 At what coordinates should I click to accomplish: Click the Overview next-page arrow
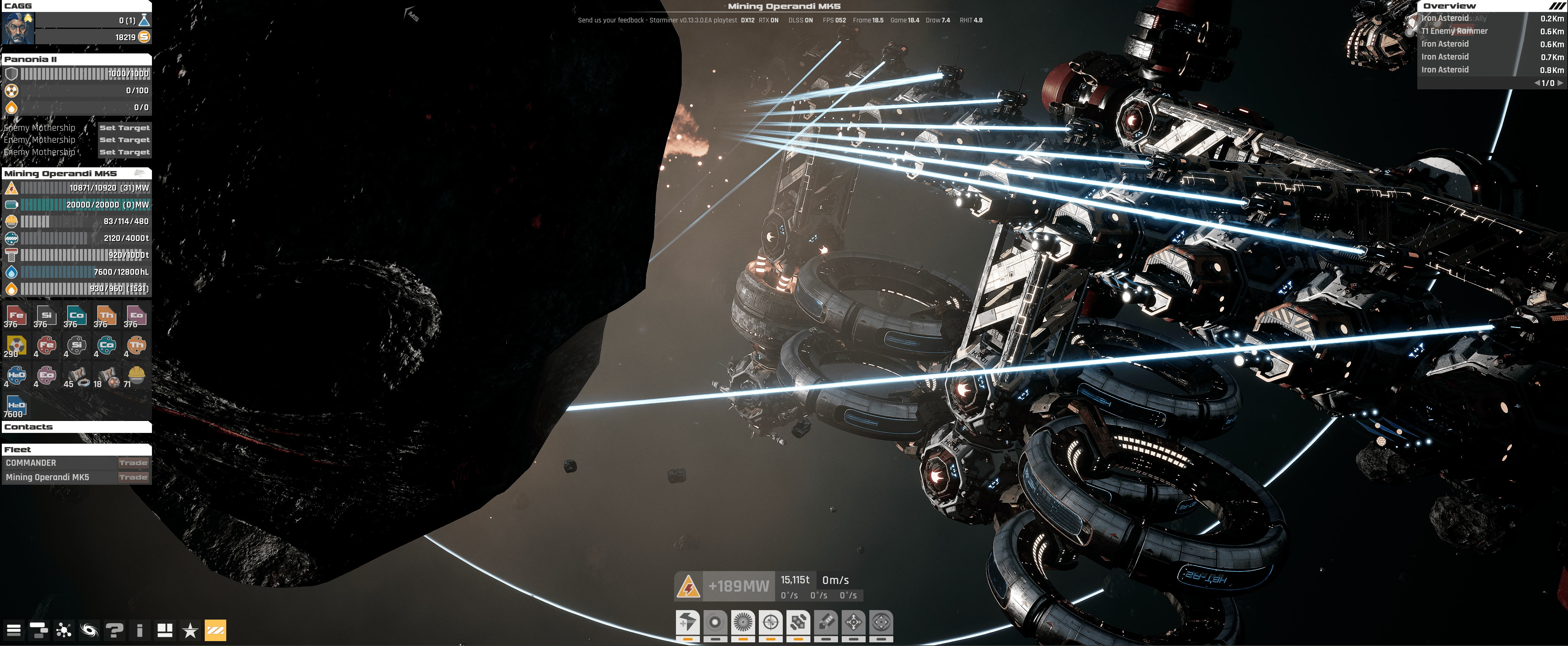[1559, 83]
